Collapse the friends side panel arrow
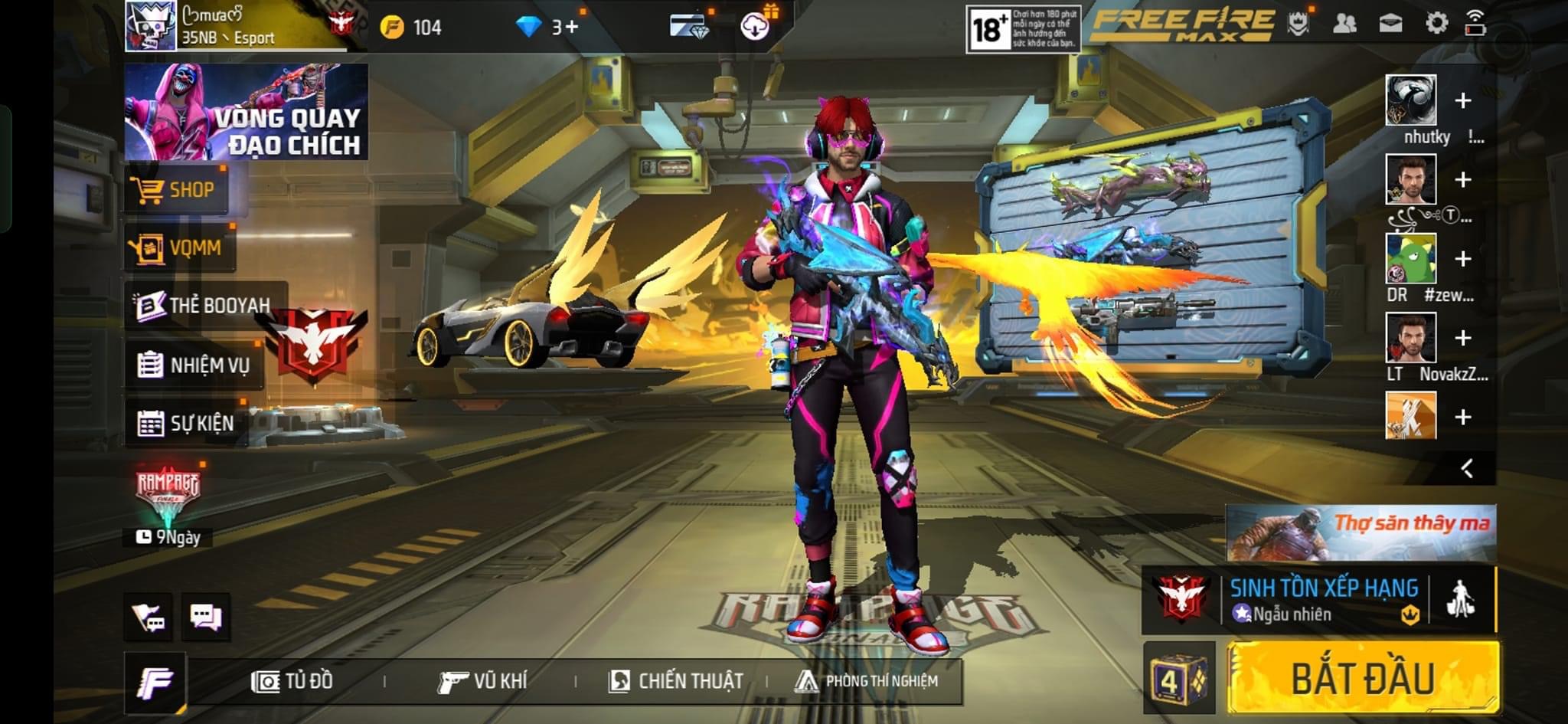Image resolution: width=1568 pixels, height=724 pixels. point(1467,468)
